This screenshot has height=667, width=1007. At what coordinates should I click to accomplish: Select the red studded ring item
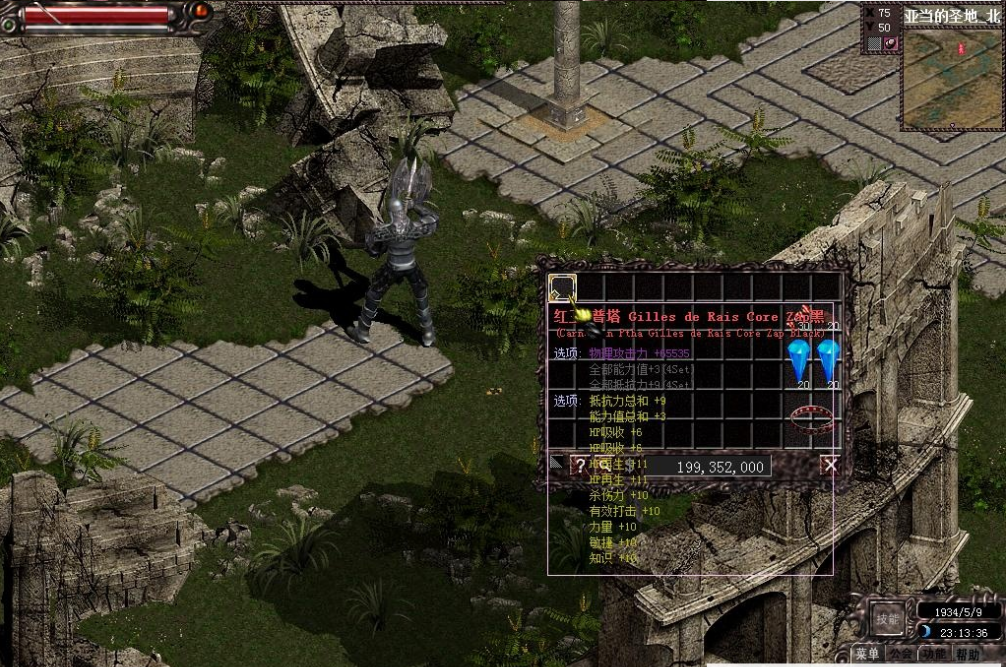[x=813, y=416]
